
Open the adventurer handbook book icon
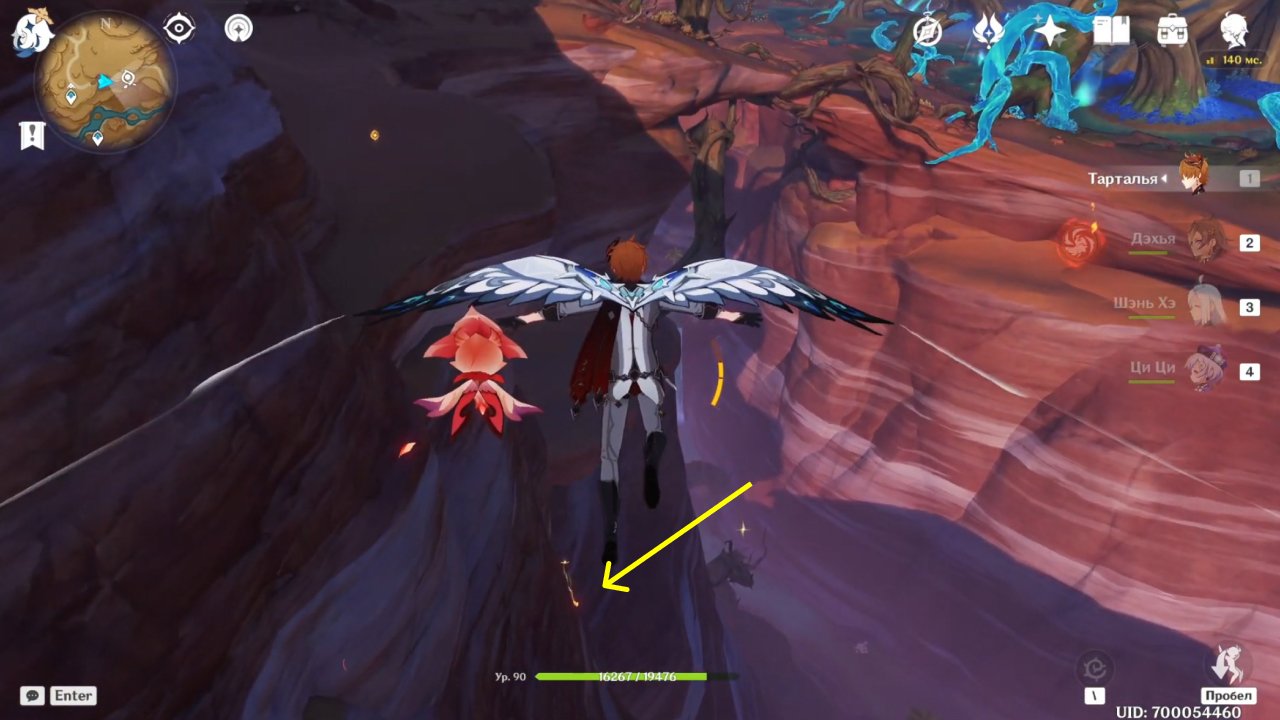coord(1111,32)
